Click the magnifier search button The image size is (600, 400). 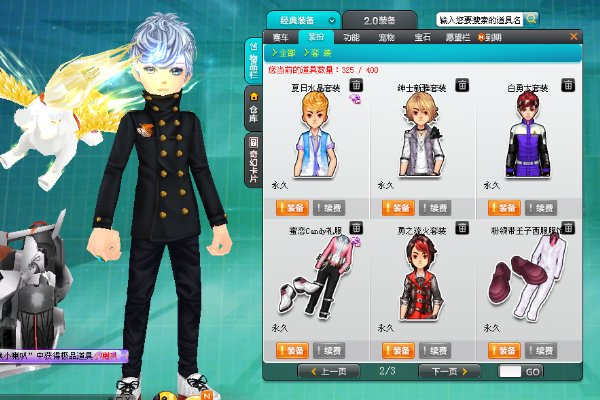click(x=532, y=18)
